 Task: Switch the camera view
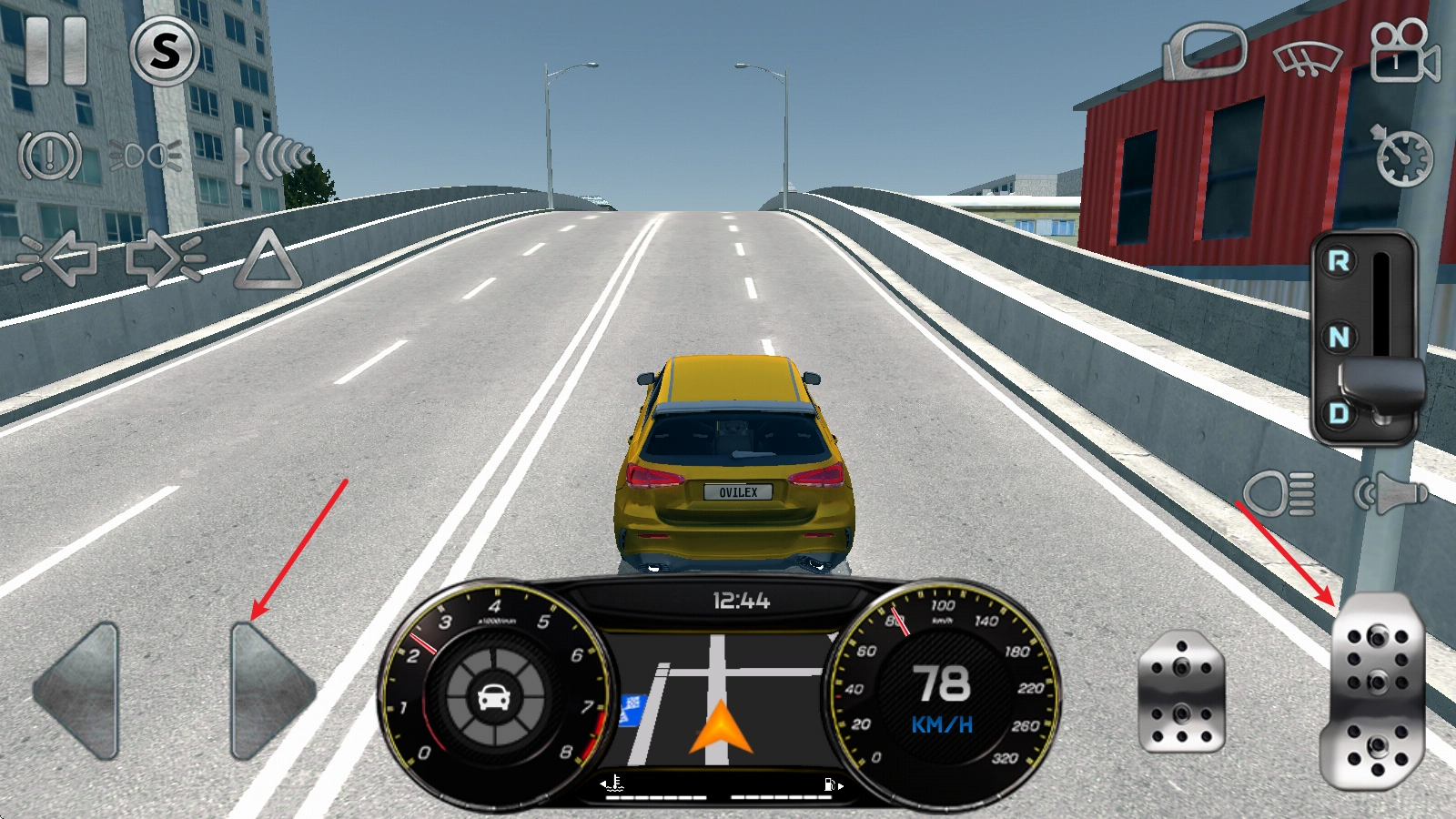pyautogui.click(x=1404, y=51)
